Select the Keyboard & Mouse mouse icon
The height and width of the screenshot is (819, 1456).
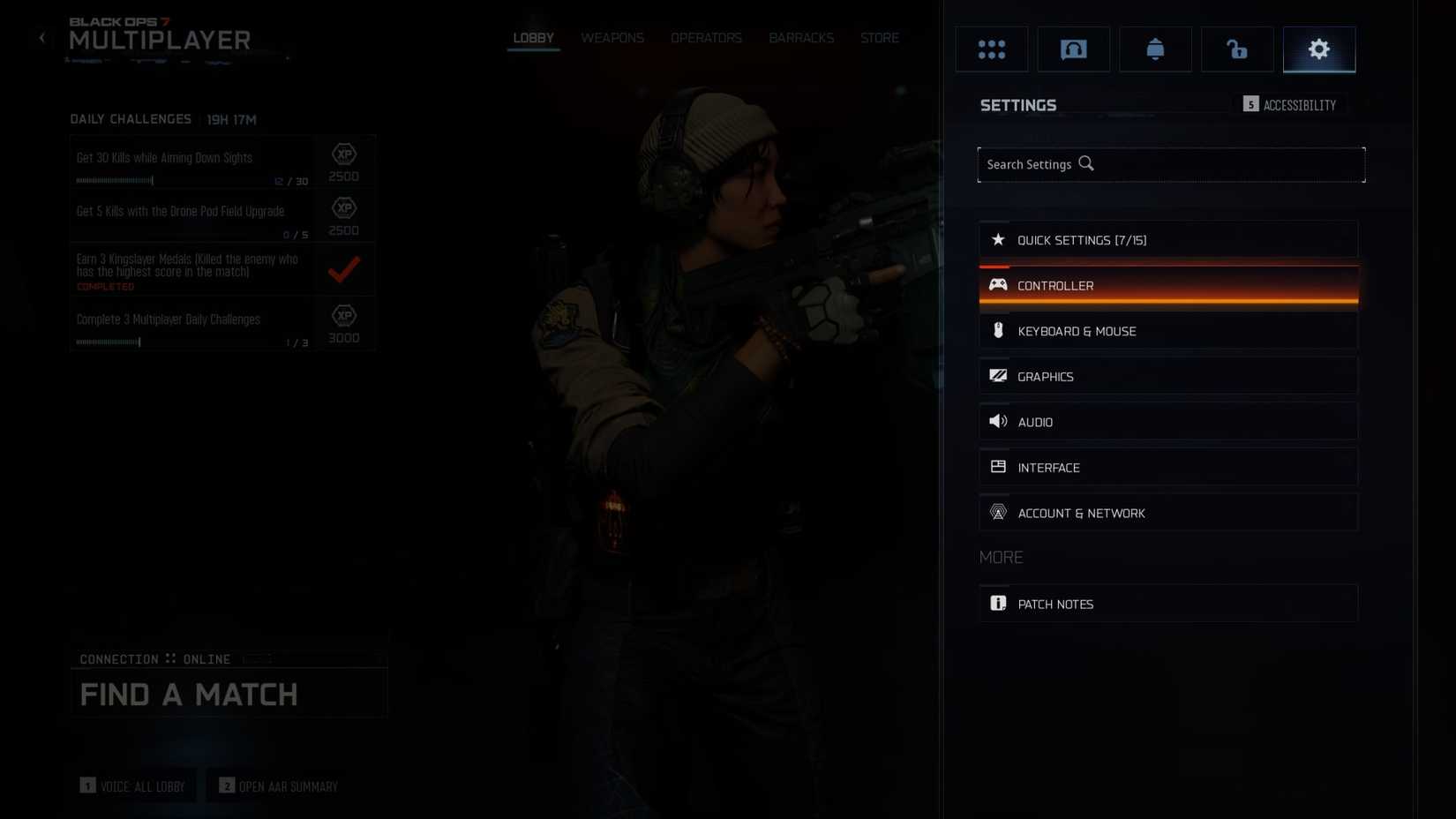pos(998,330)
